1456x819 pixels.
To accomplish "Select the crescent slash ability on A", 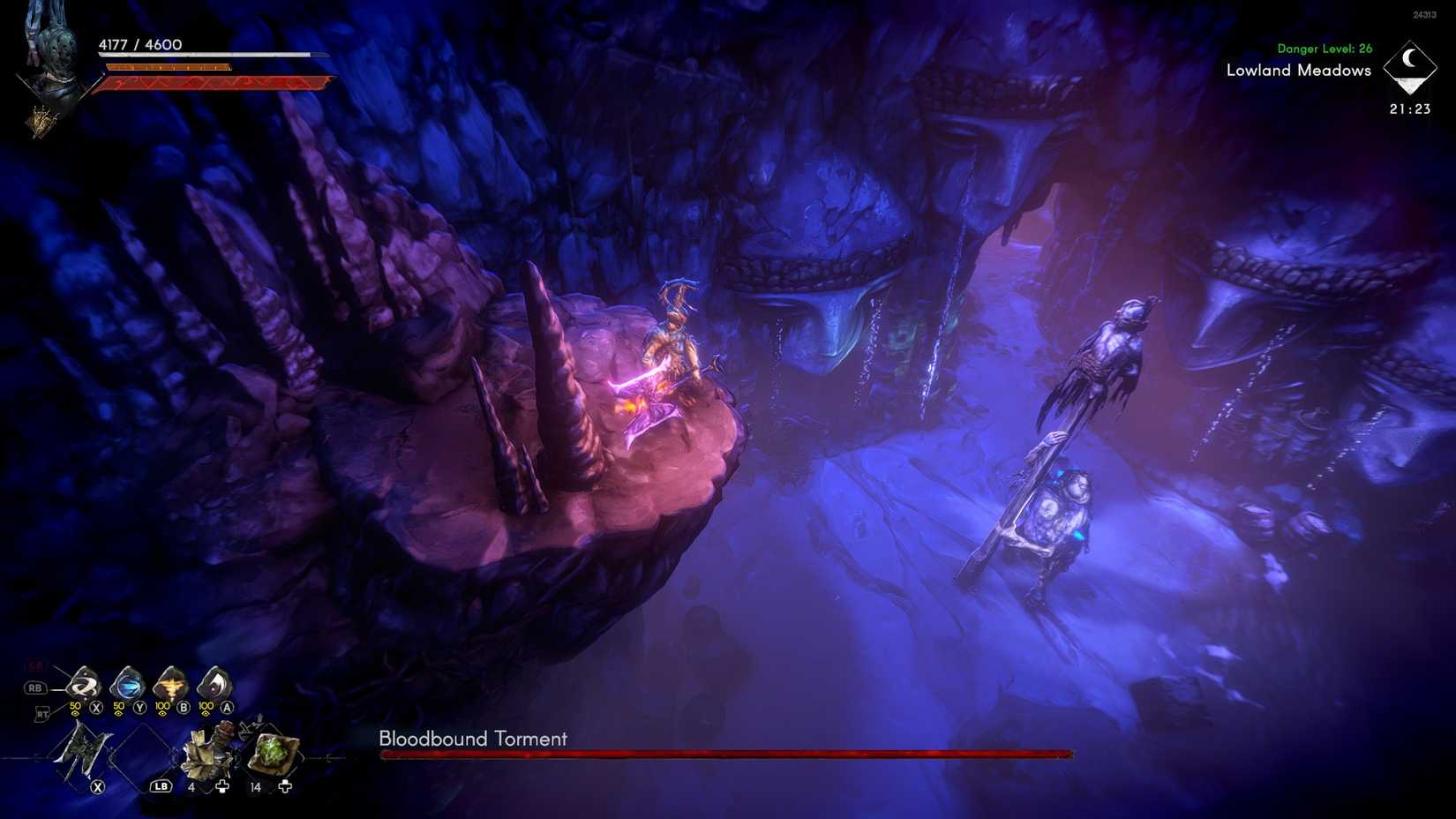I will 214,683.
